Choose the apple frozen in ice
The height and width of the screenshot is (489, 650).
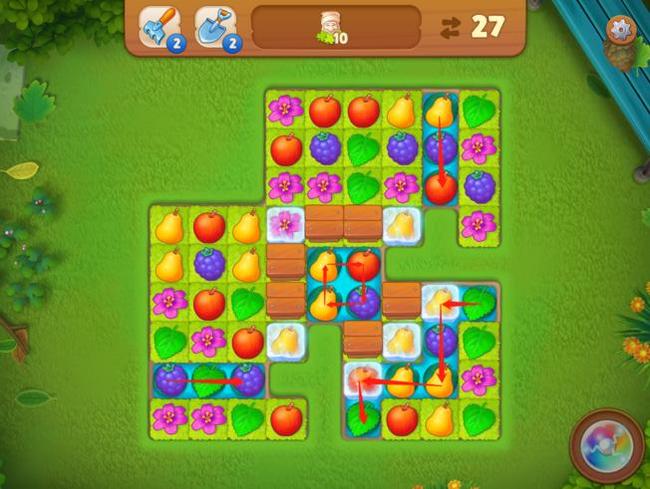[x=362, y=379]
